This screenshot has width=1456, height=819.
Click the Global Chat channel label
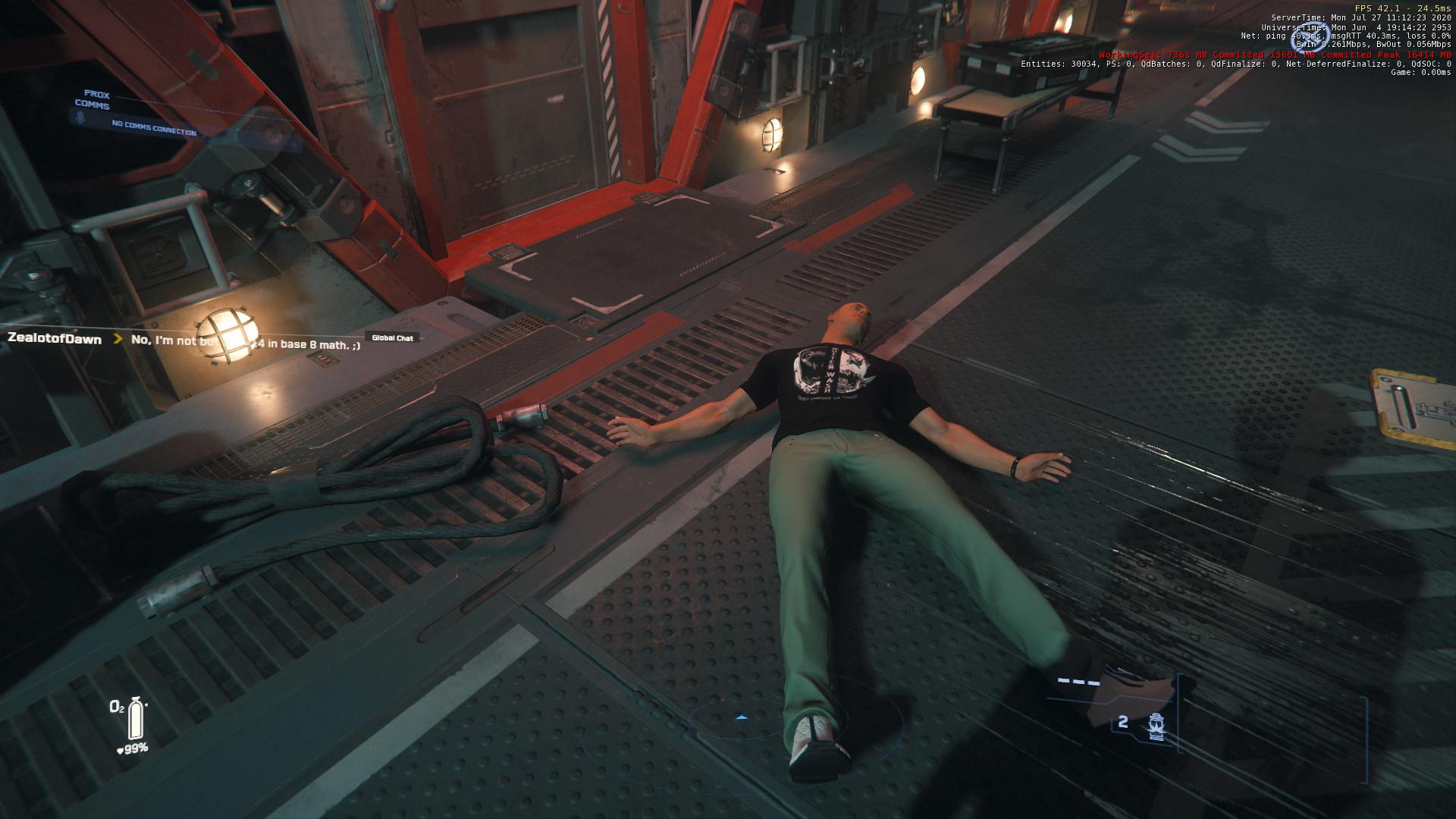click(392, 337)
